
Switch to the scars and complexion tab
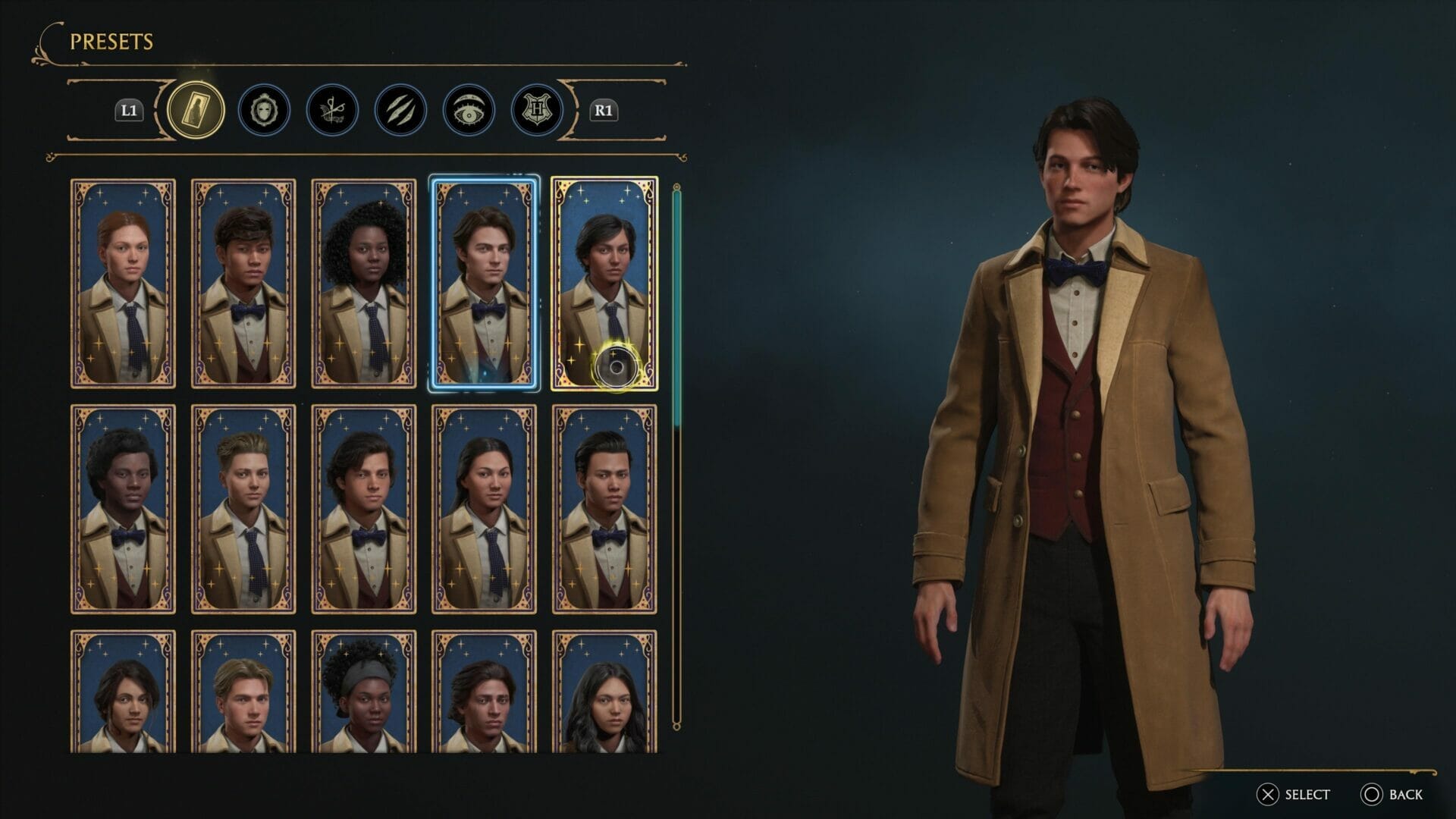pos(400,110)
